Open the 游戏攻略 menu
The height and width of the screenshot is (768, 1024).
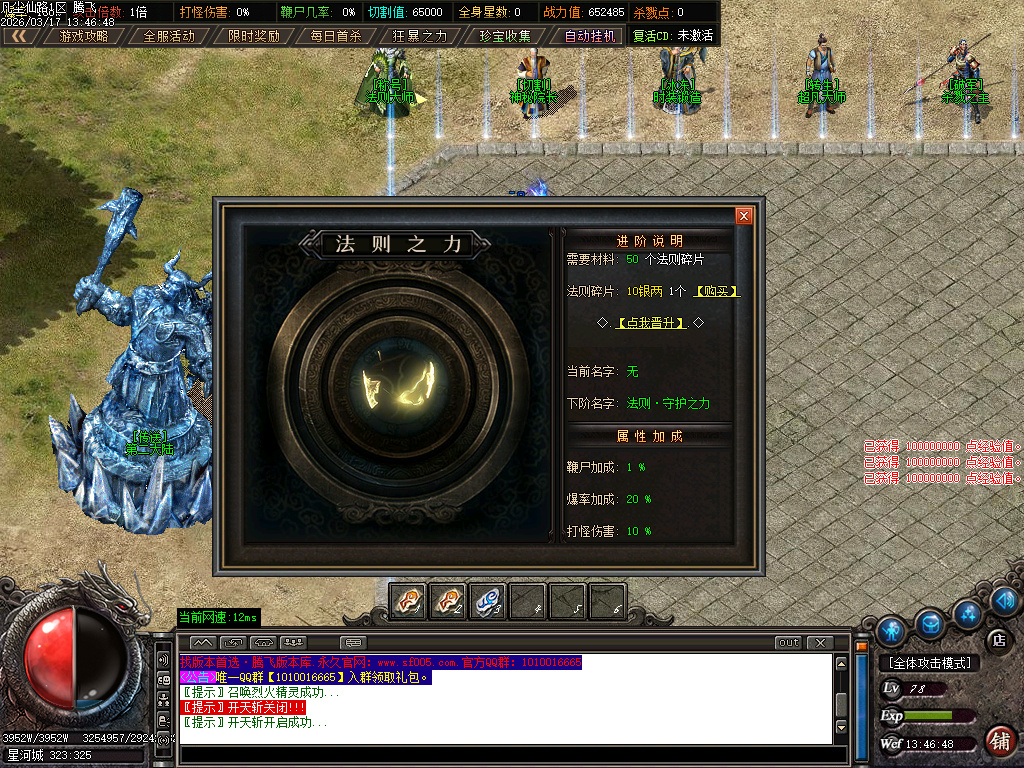[x=85, y=36]
